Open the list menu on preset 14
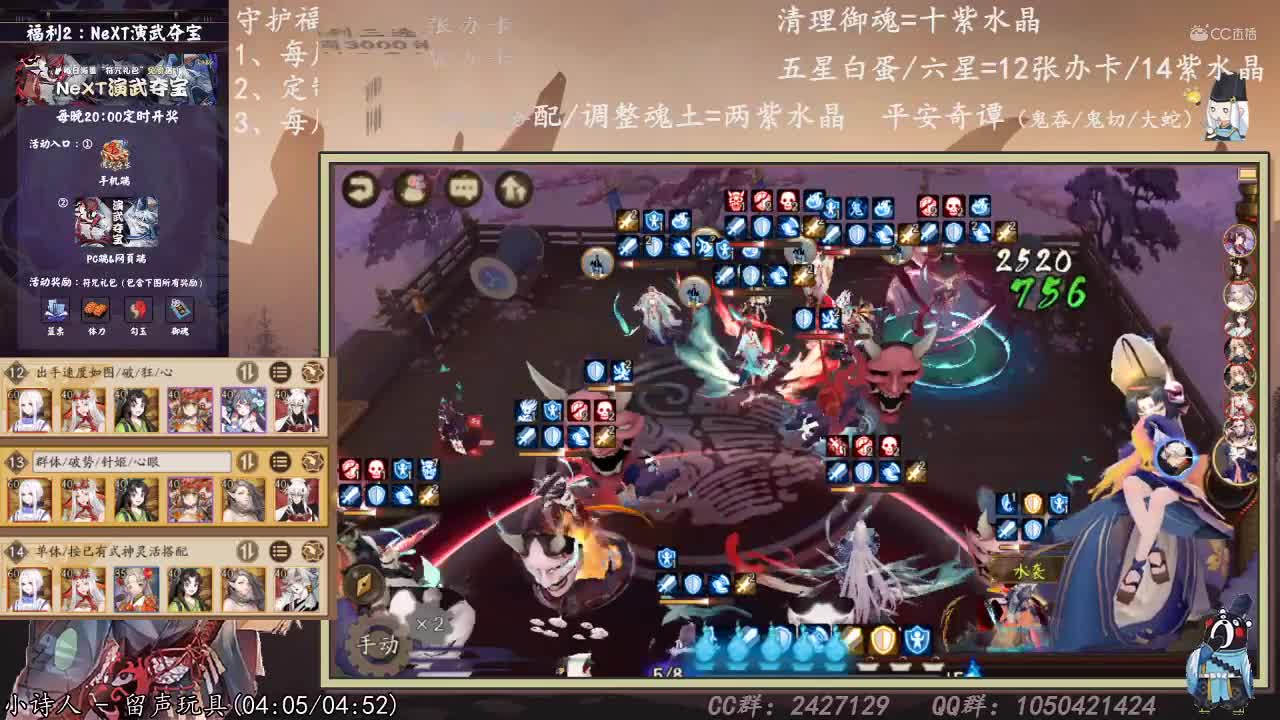1280x720 pixels. 278,551
